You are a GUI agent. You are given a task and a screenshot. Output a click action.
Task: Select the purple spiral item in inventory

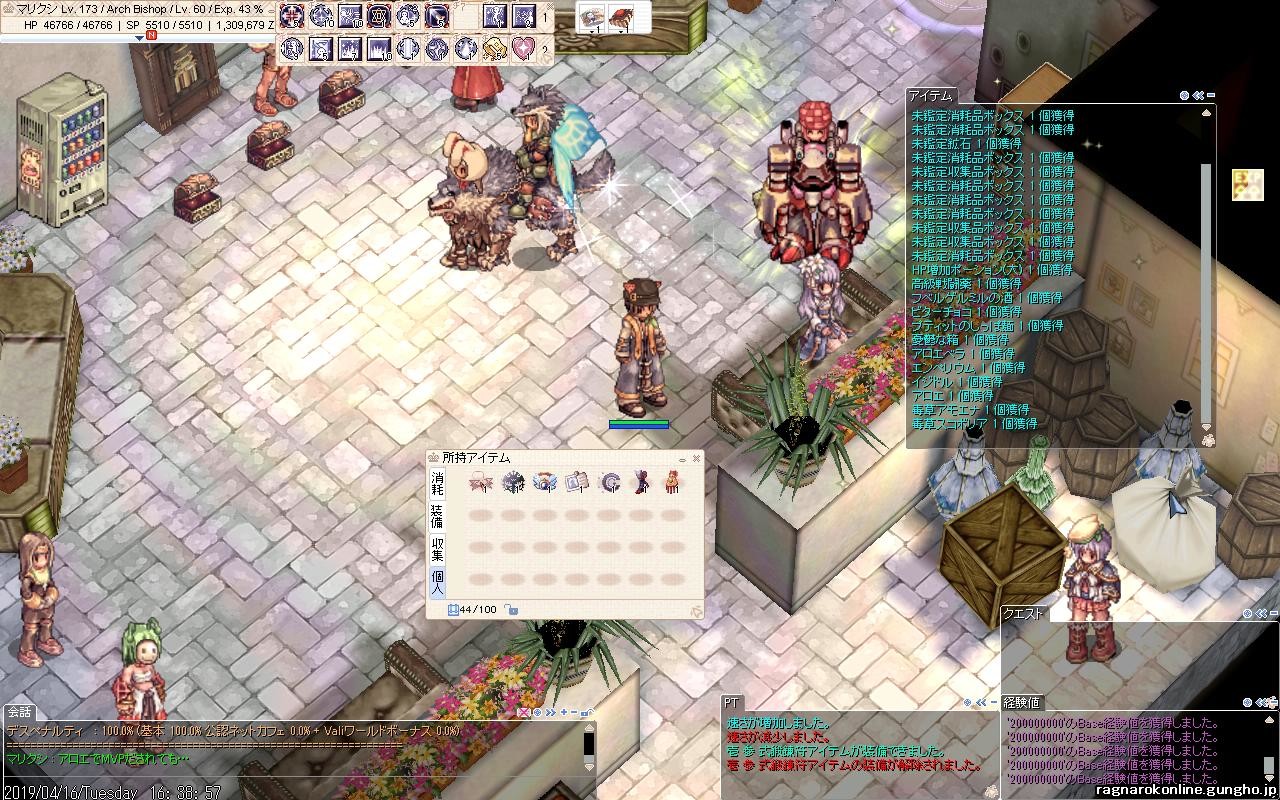(608, 483)
